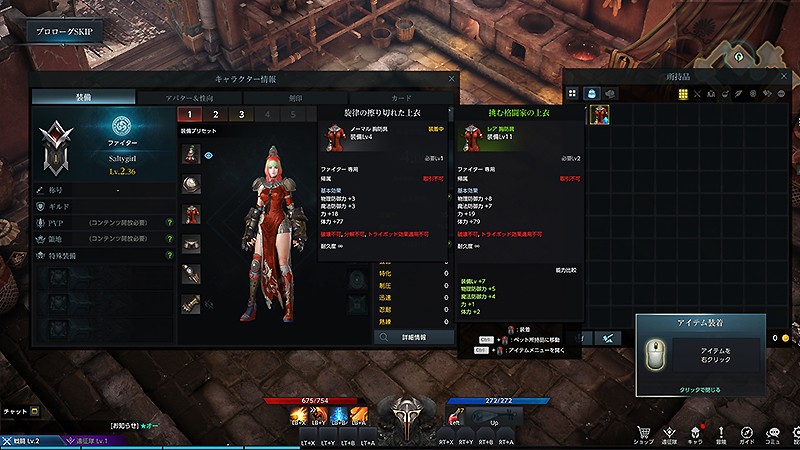The height and width of the screenshot is (450, 800).
Task: Close the character info window
Action: (x=451, y=78)
